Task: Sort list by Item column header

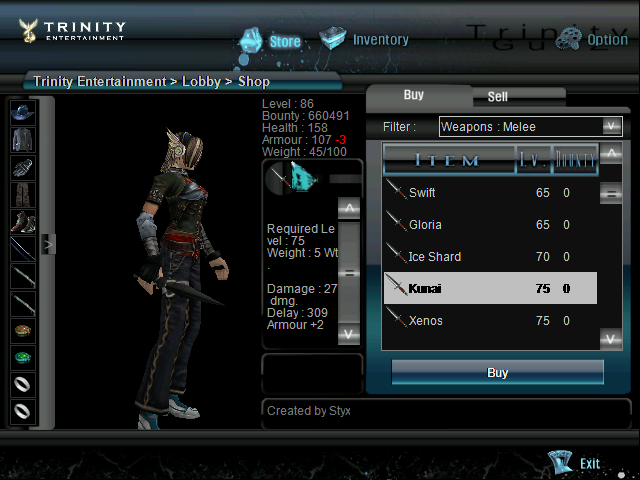Action: [x=447, y=160]
